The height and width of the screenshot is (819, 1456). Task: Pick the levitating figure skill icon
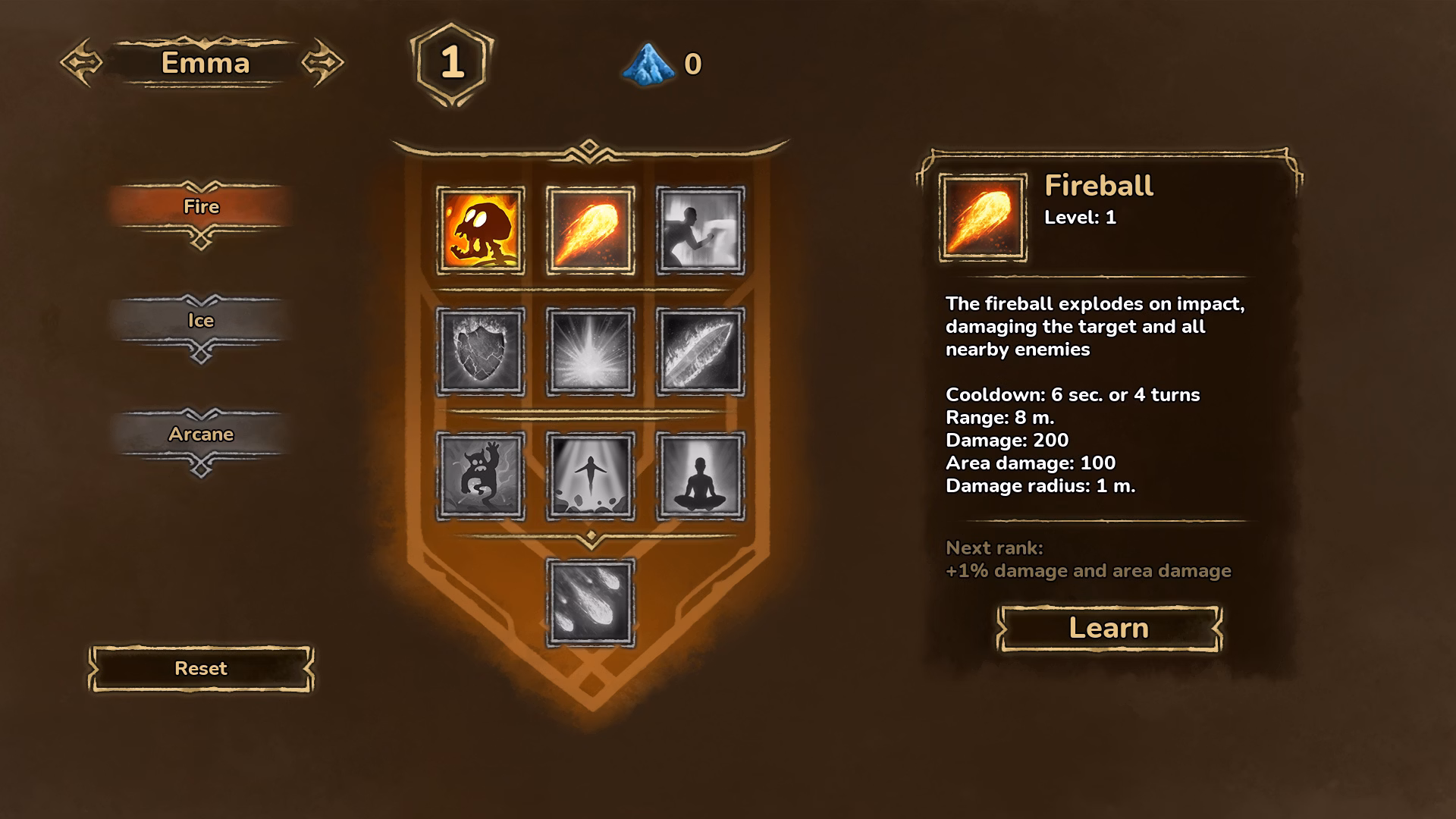[x=590, y=476]
